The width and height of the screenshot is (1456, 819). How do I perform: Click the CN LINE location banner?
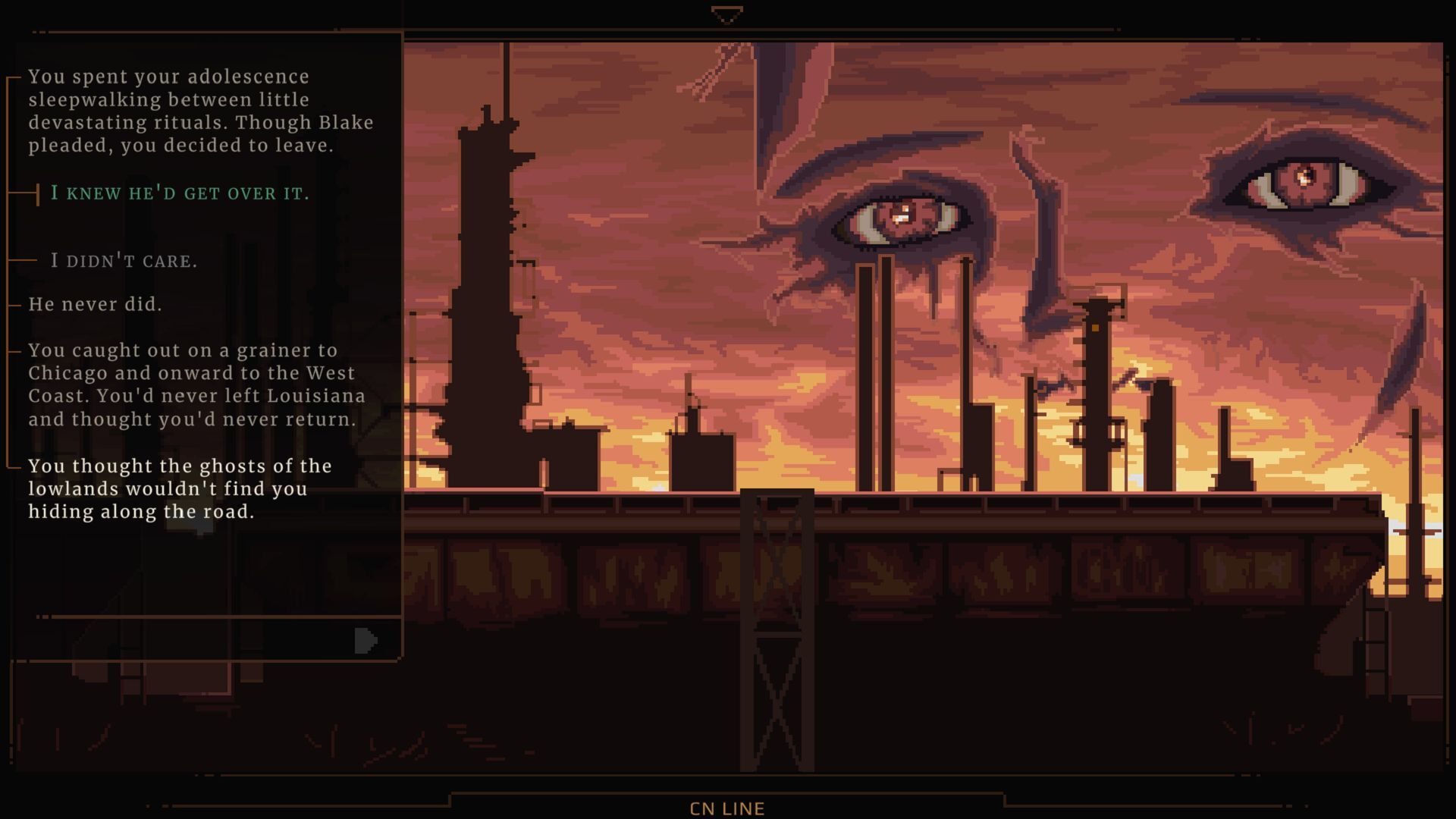tap(727, 808)
